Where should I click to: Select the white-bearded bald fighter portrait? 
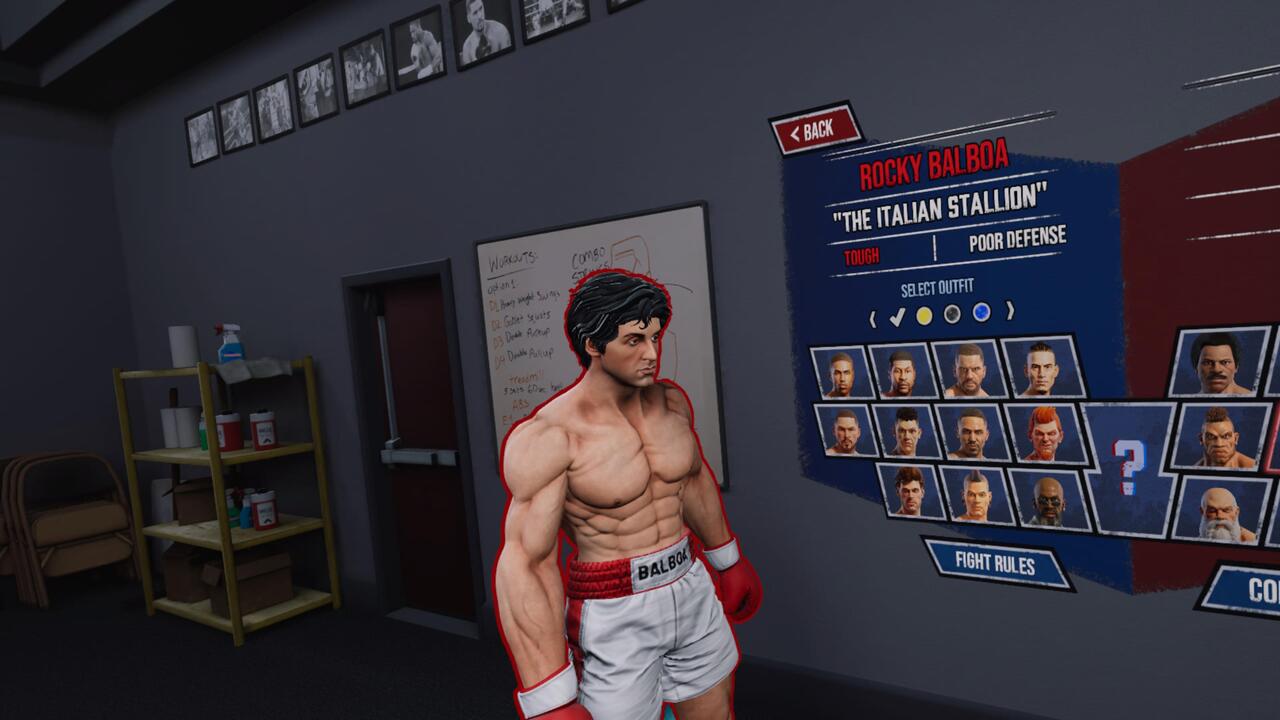(x=1221, y=510)
